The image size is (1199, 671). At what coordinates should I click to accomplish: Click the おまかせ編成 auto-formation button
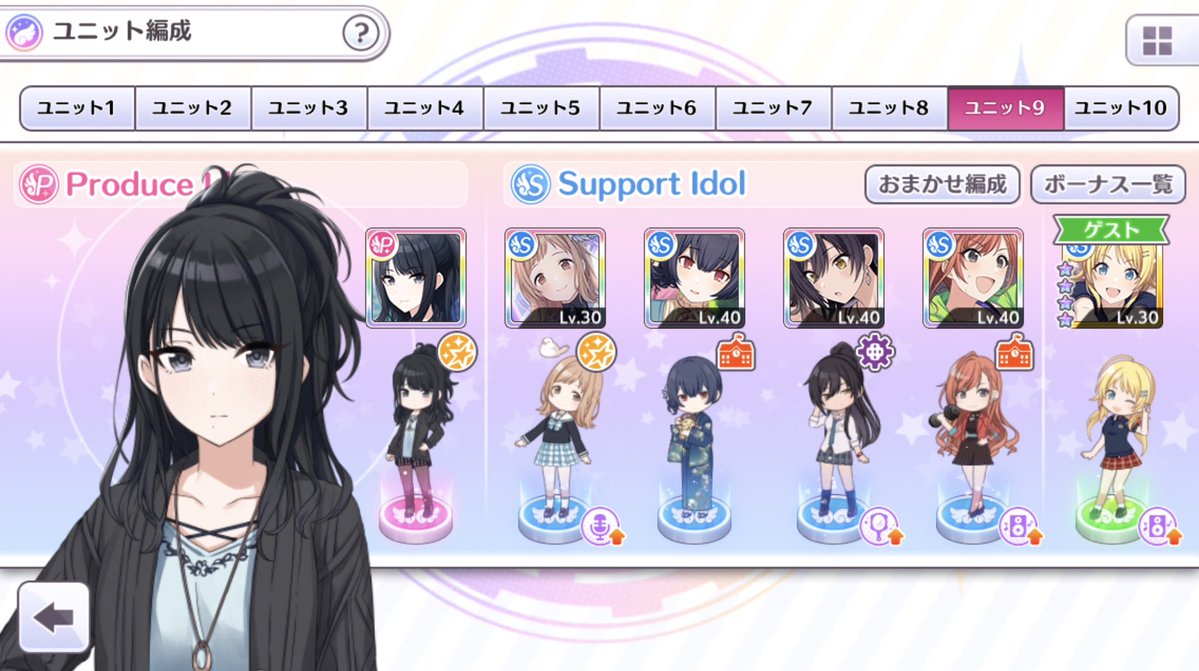942,185
